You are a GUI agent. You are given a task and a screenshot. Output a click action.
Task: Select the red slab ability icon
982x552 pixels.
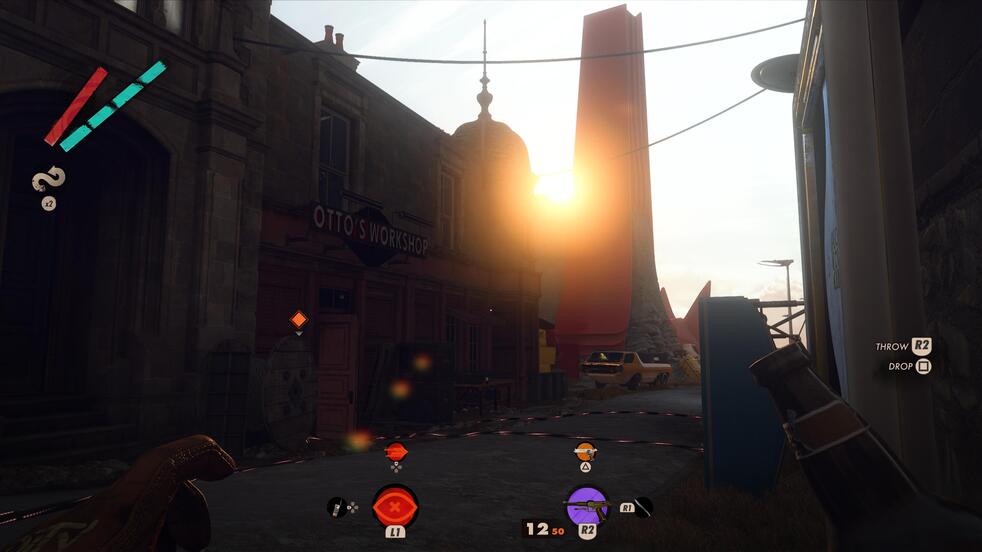coord(395,505)
